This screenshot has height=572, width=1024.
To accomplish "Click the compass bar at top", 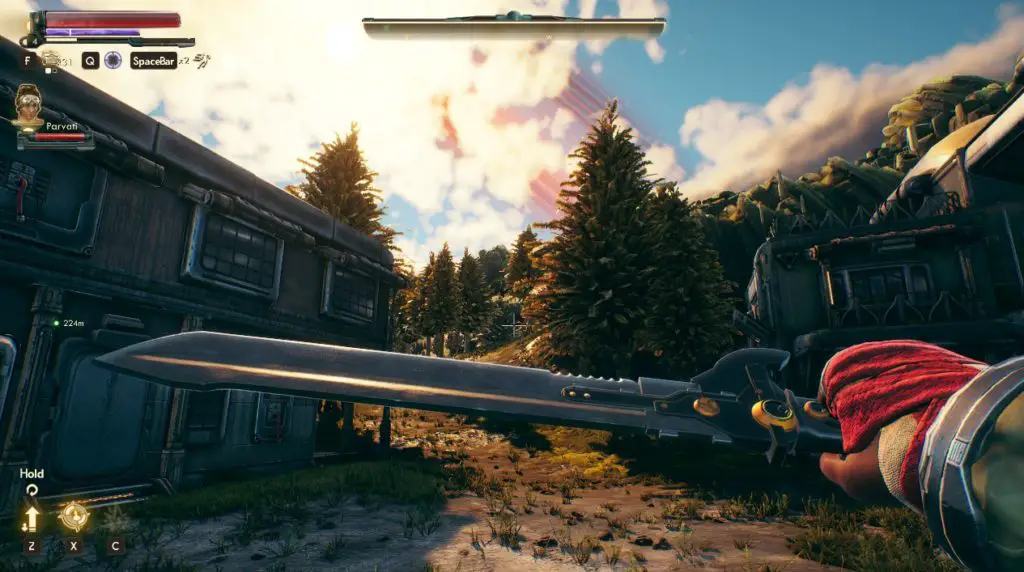I will 514,28.
